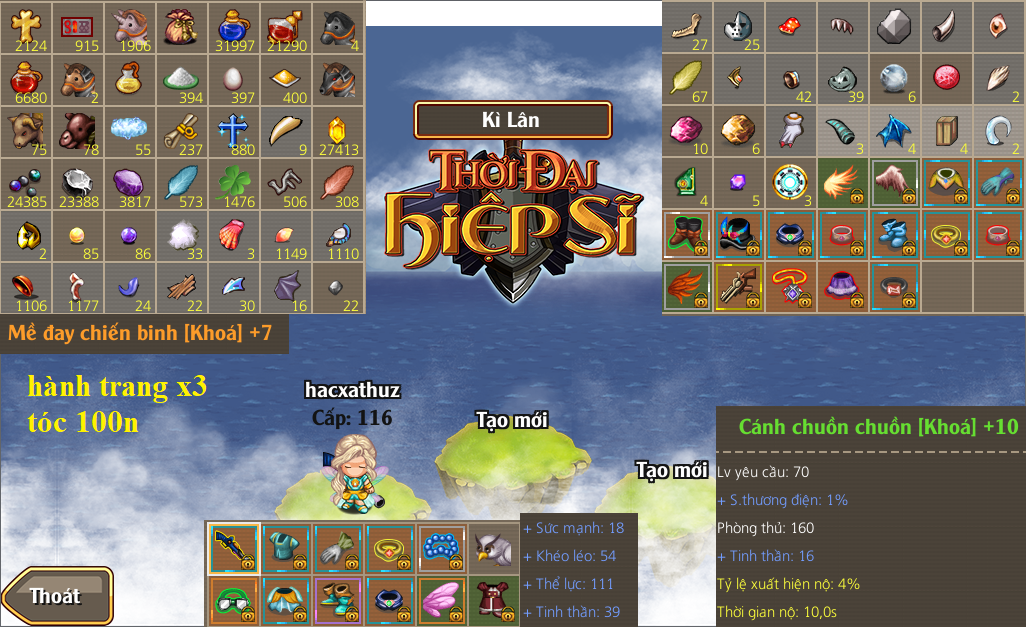Click the Thoát exit button

(57, 596)
